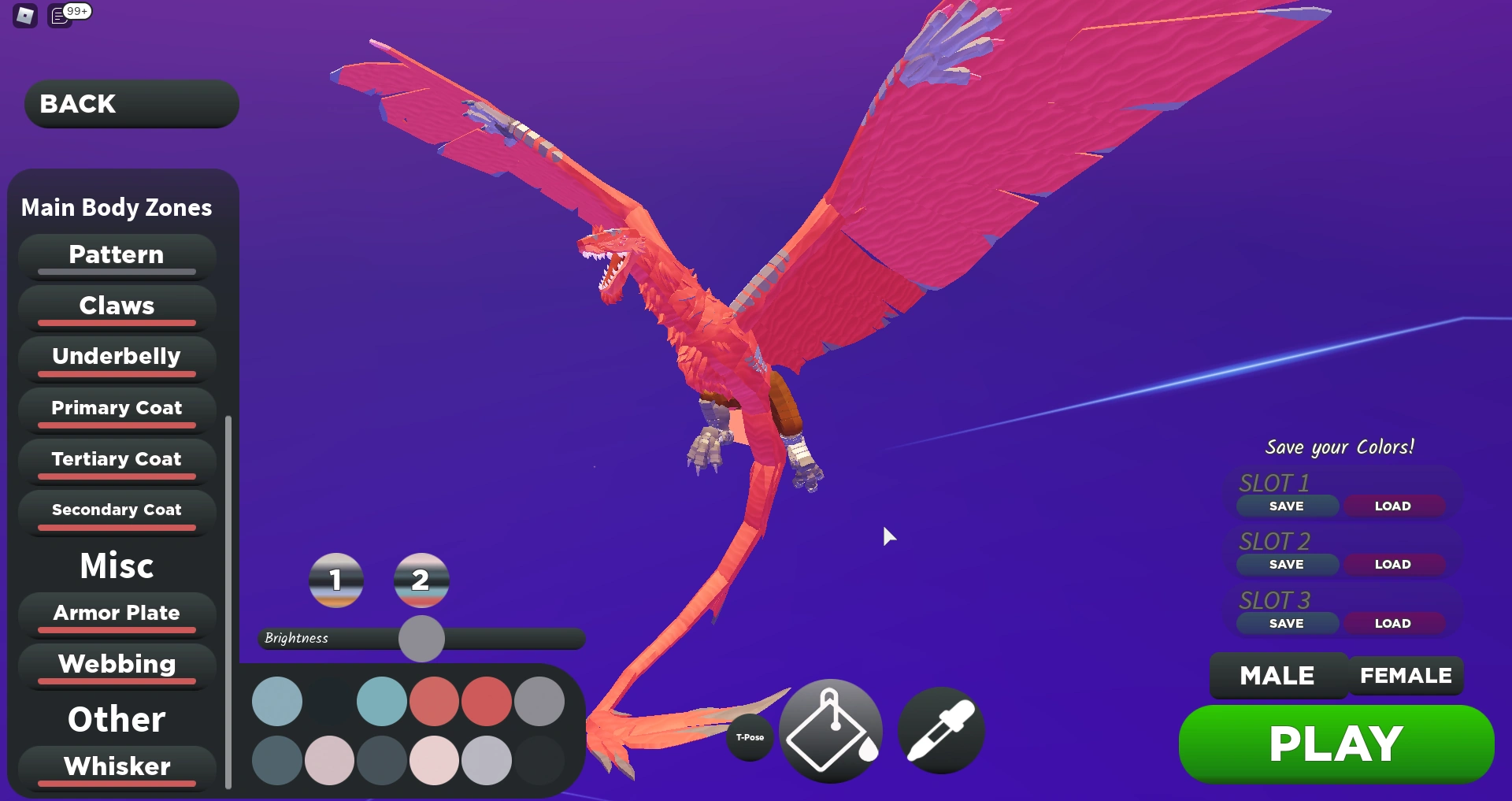Screen dimensions: 1512x801
Task: Switch to the Pattern body zone
Action: coord(116,254)
